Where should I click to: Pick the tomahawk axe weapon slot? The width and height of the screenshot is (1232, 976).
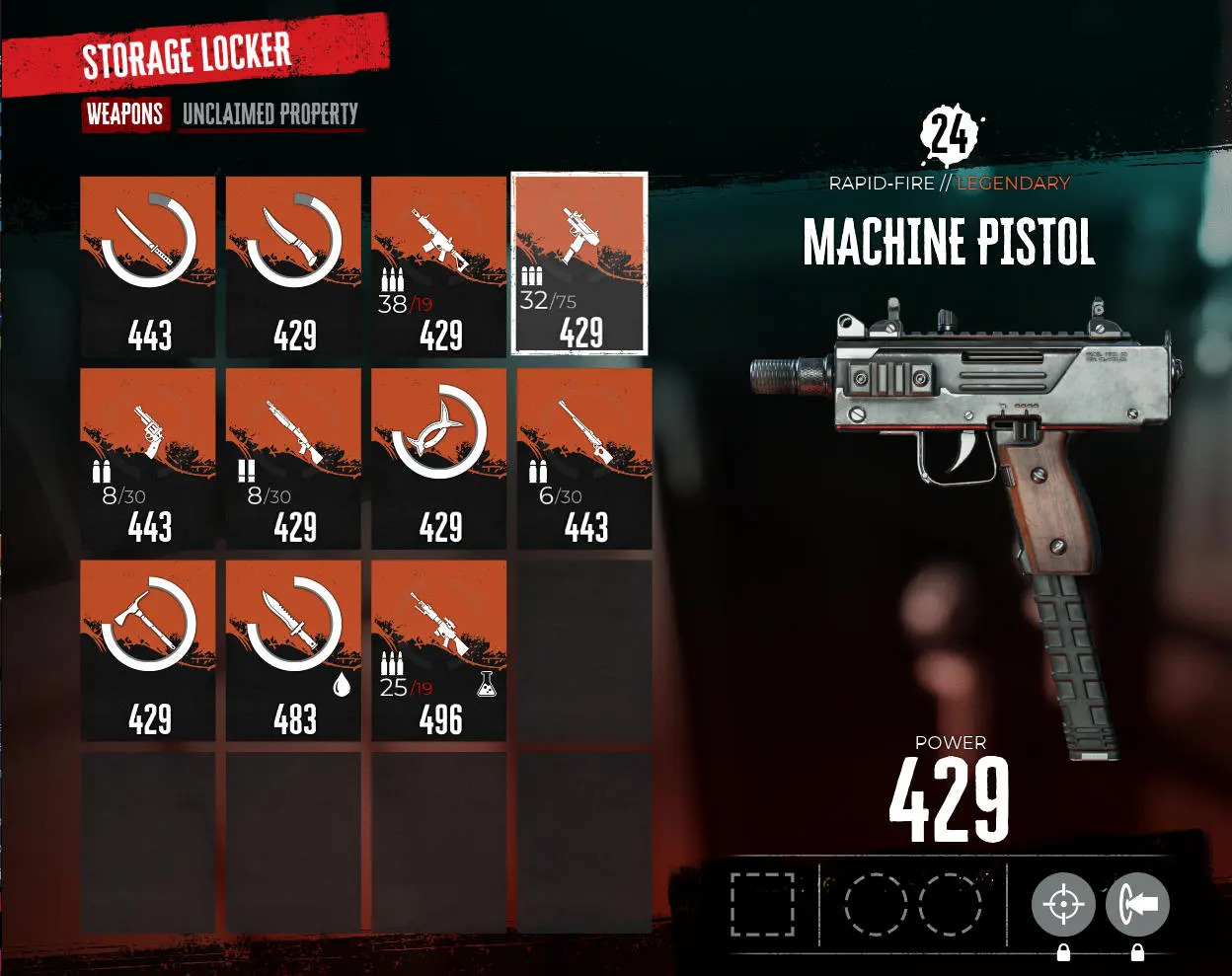click(x=148, y=650)
